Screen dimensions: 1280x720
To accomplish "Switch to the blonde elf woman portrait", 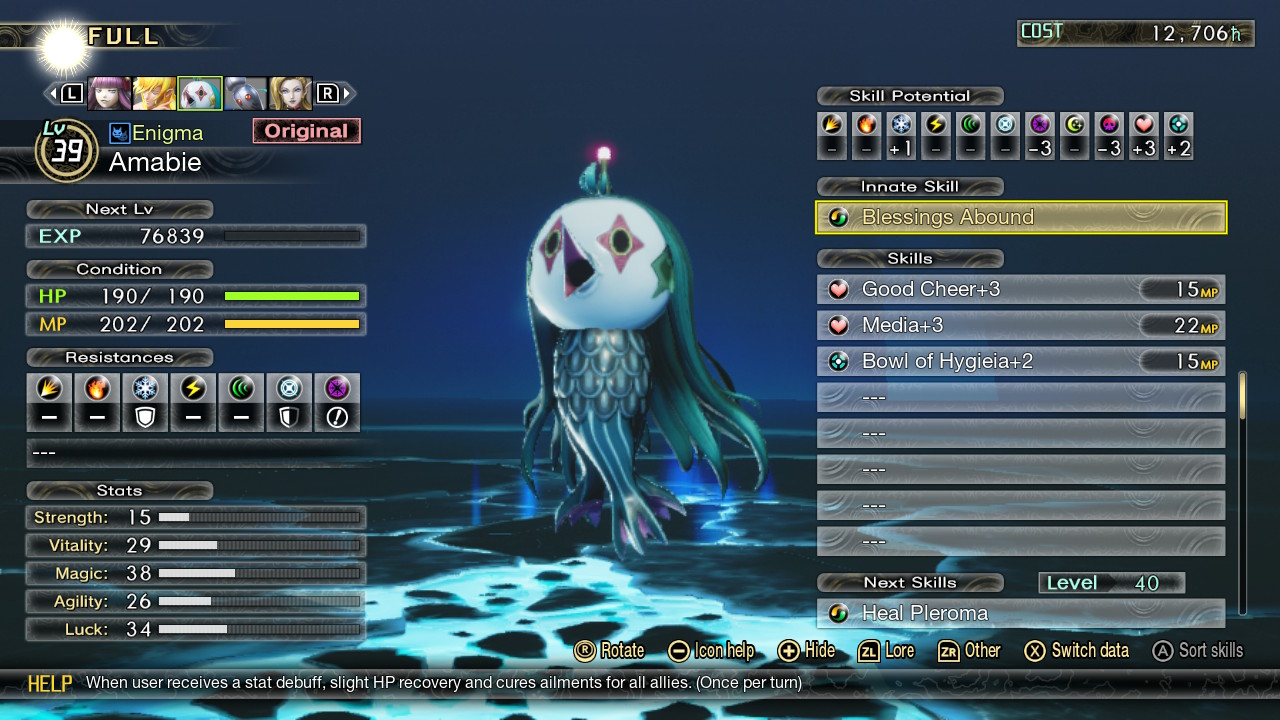I will (x=290, y=93).
